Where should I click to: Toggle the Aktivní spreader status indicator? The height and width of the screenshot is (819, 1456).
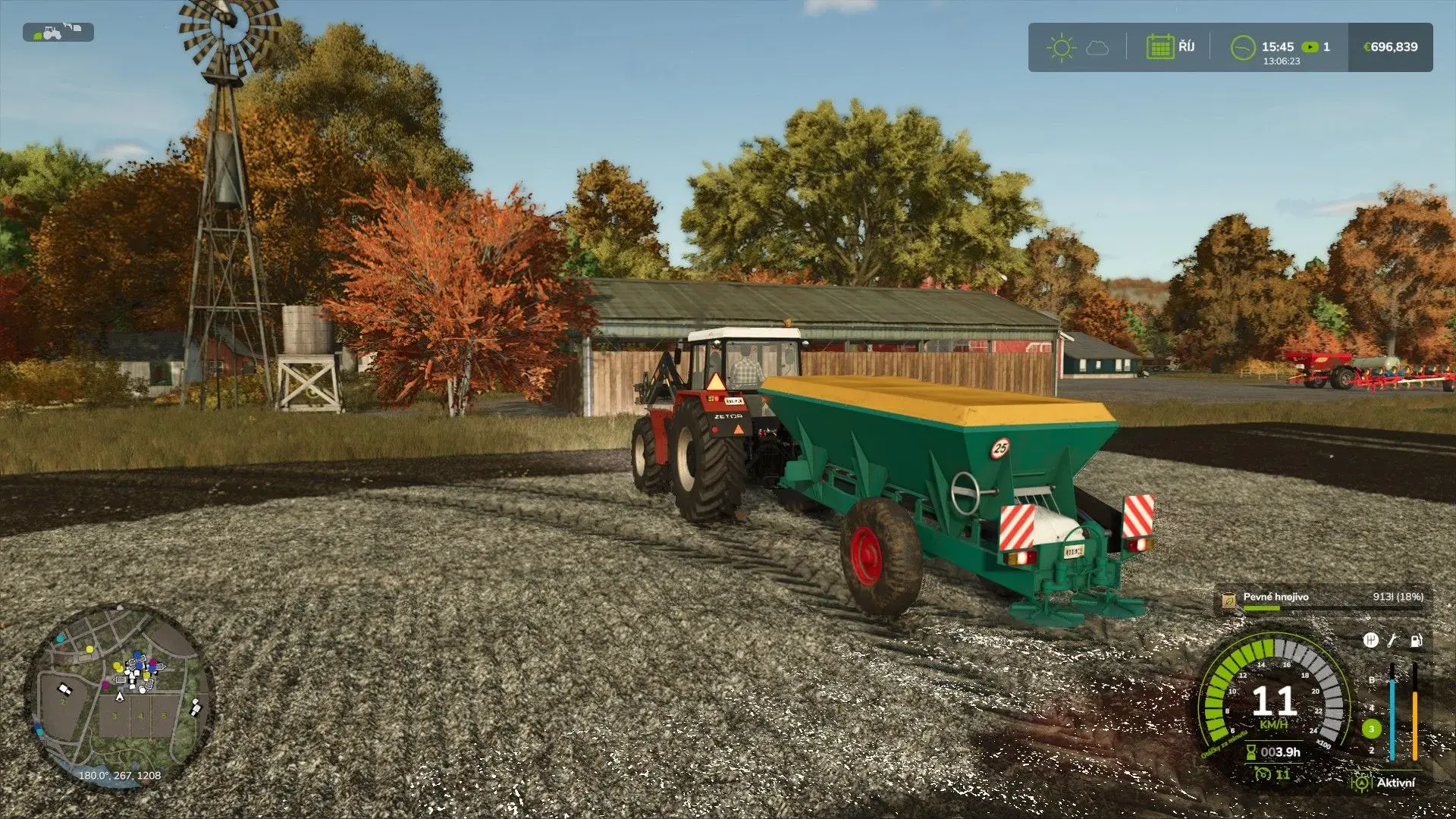1361,782
